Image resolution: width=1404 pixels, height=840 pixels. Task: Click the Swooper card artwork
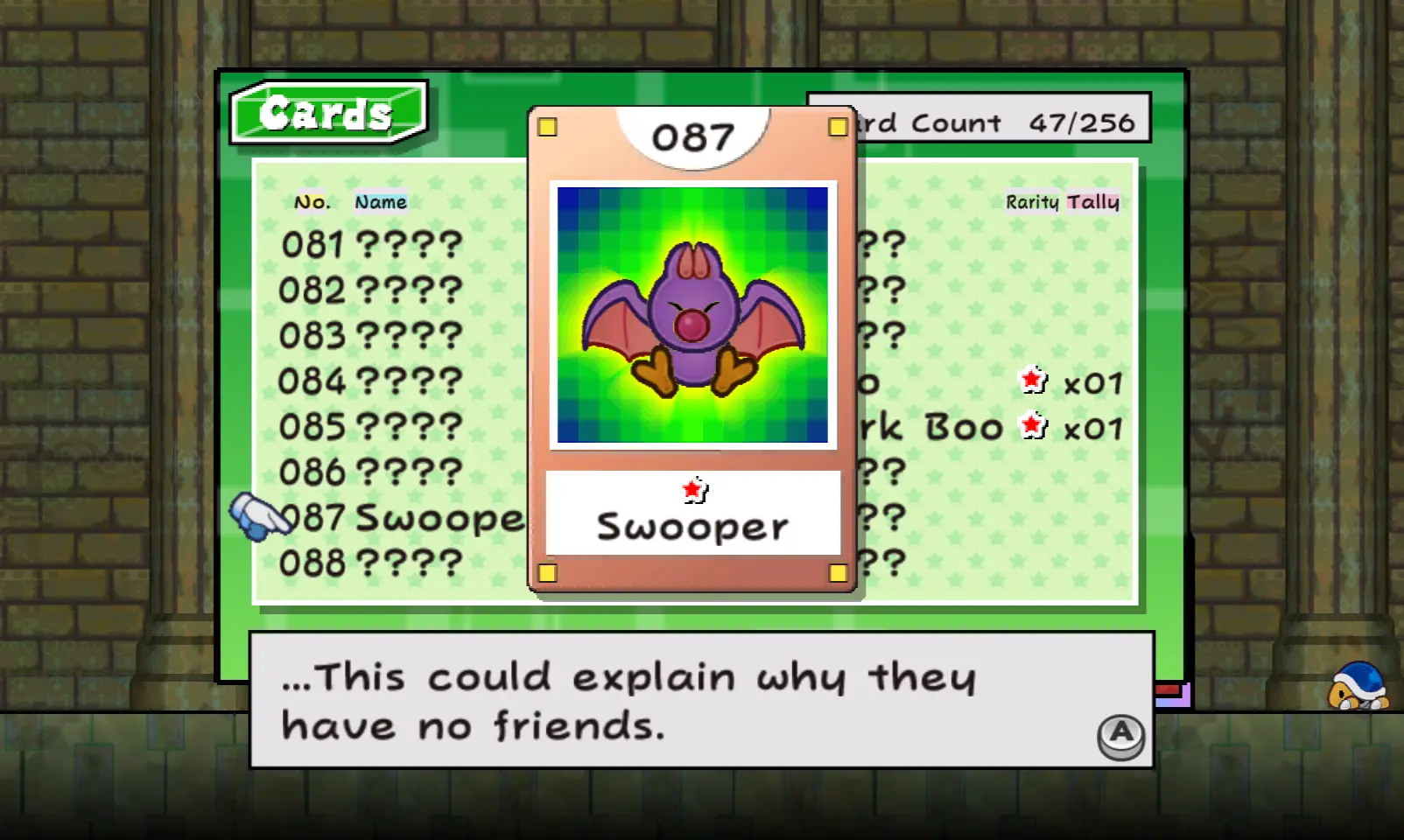point(692,315)
